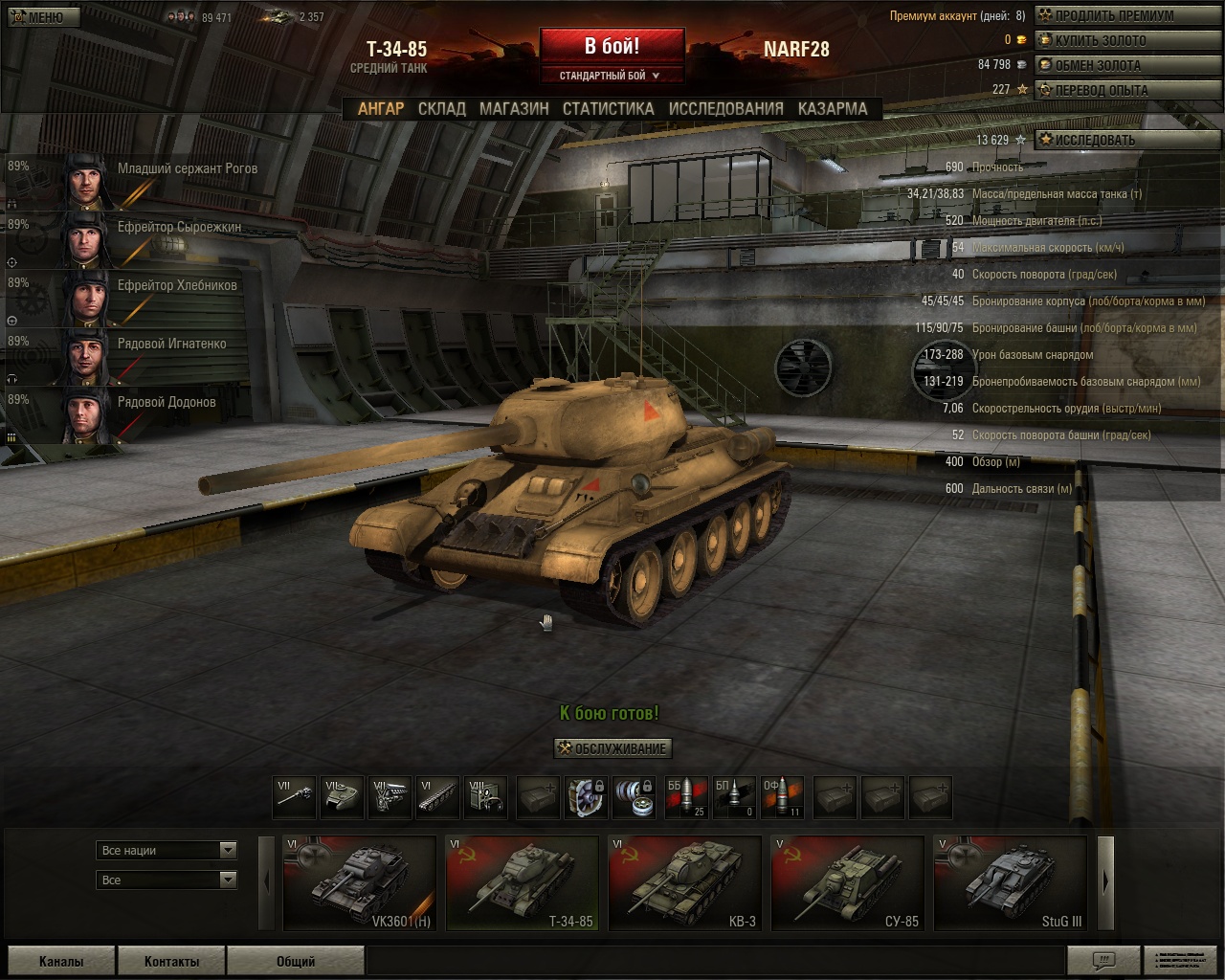Open the МЕНЮ button
The image size is (1225, 980).
point(36,17)
